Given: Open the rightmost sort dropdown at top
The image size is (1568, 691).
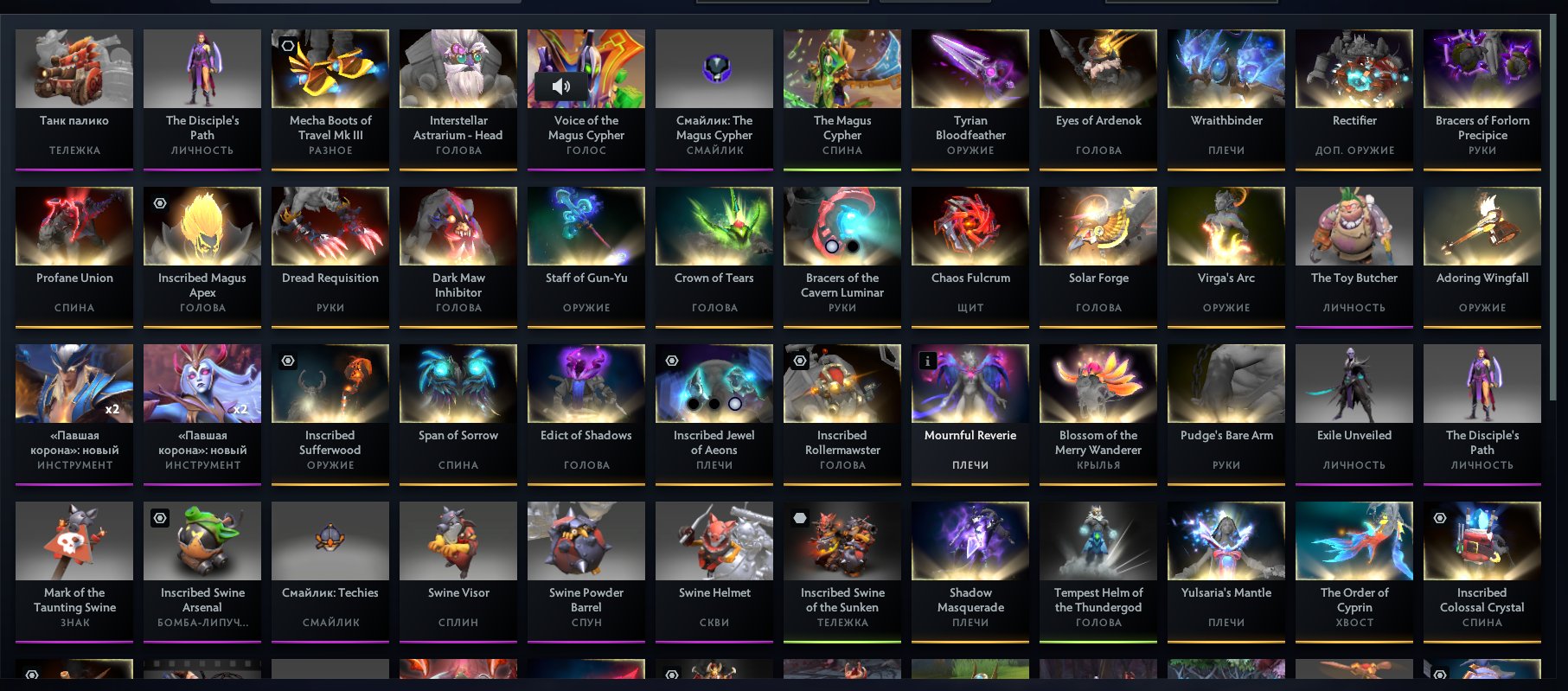Looking at the screenshot, I should click(x=1191, y=3).
